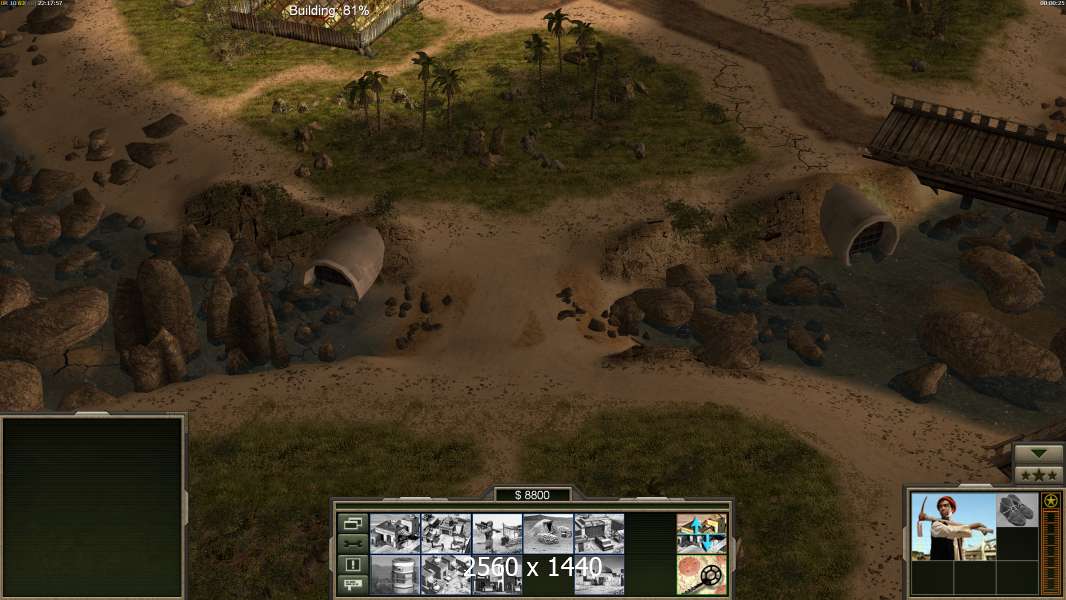Place a Demo Trap barrel
Viewport: 1066px width, 600px height.
click(395, 574)
